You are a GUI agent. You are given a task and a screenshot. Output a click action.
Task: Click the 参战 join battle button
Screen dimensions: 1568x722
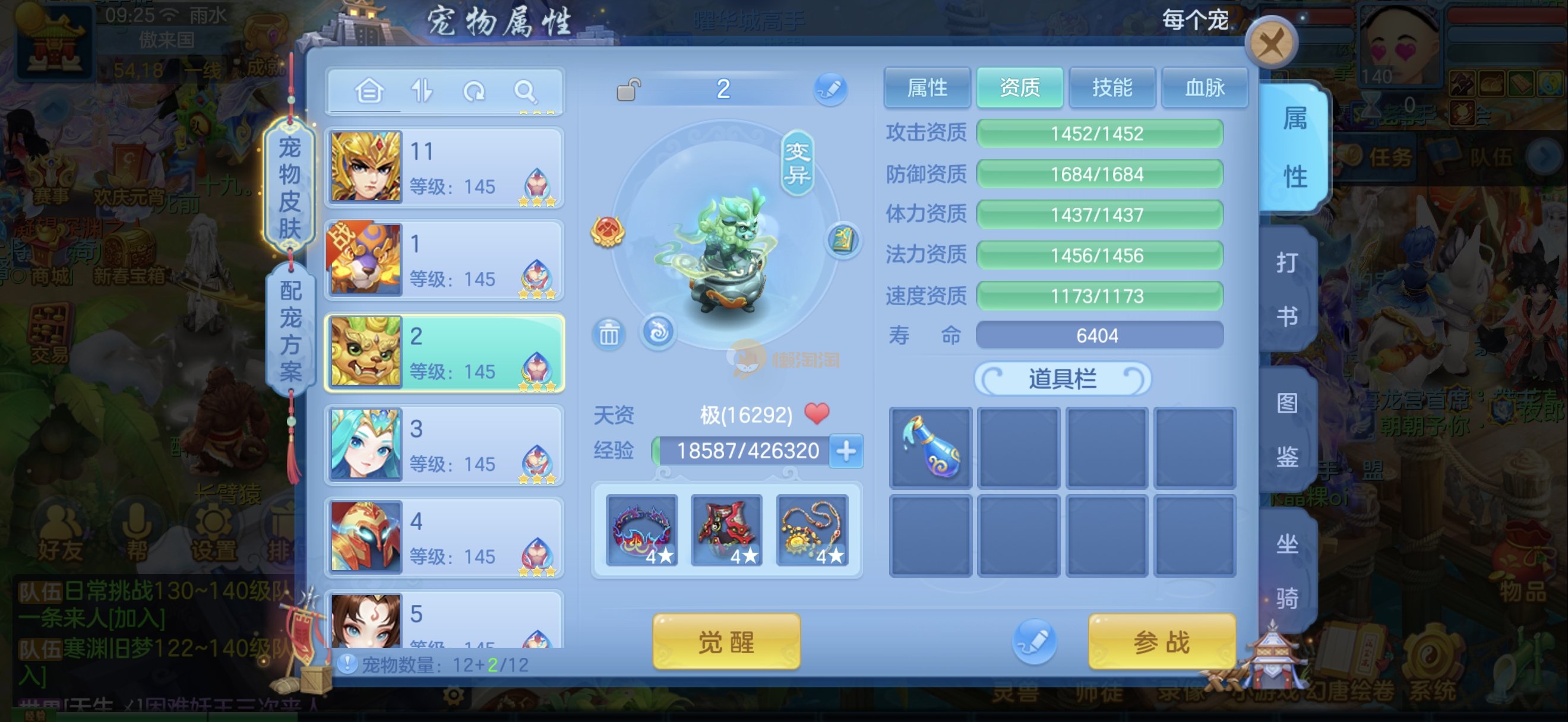click(1161, 642)
